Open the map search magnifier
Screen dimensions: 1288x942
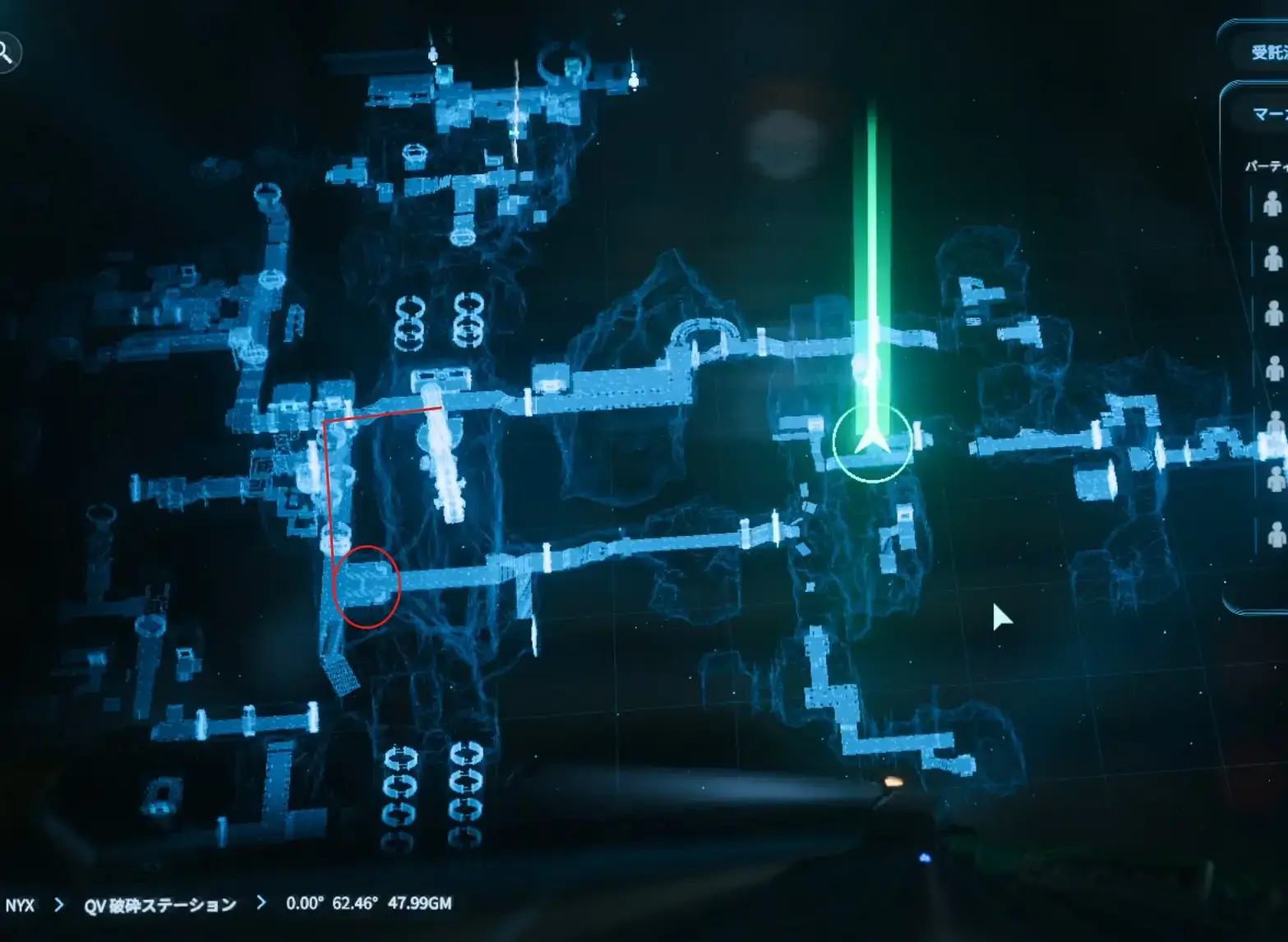pyautogui.click(x=7, y=53)
